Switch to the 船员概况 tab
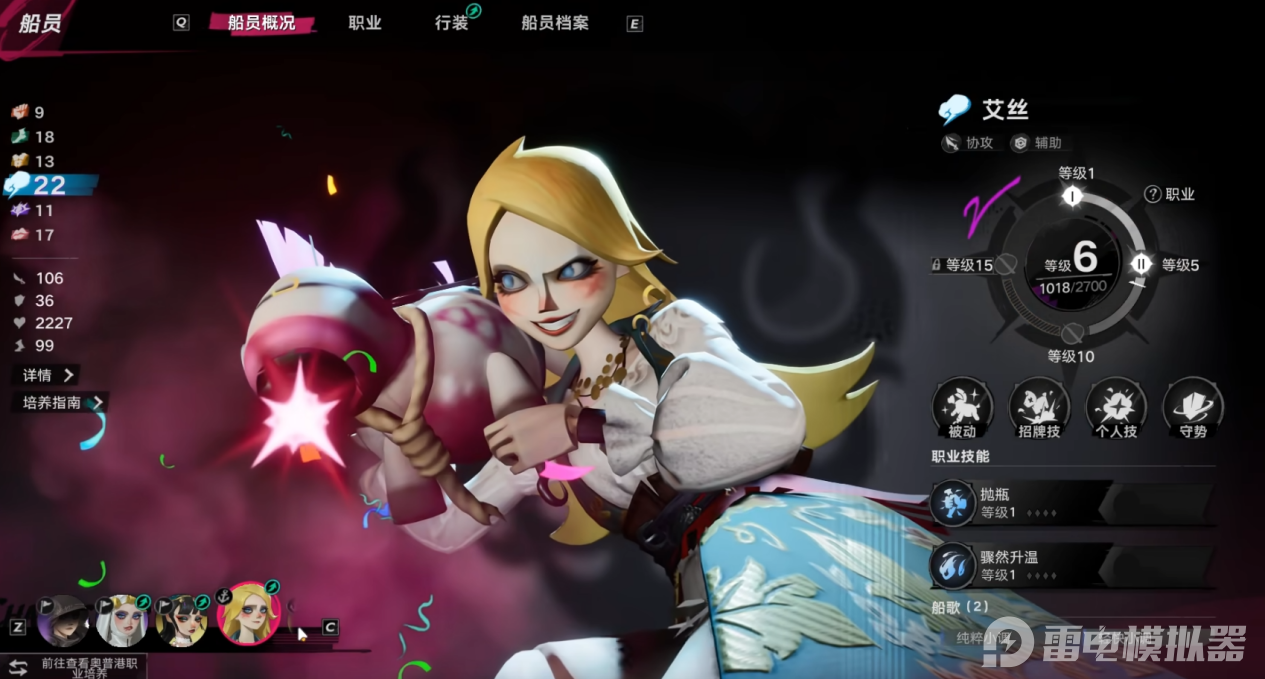Screen dimensions: 1265x679 tap(261, 23)
